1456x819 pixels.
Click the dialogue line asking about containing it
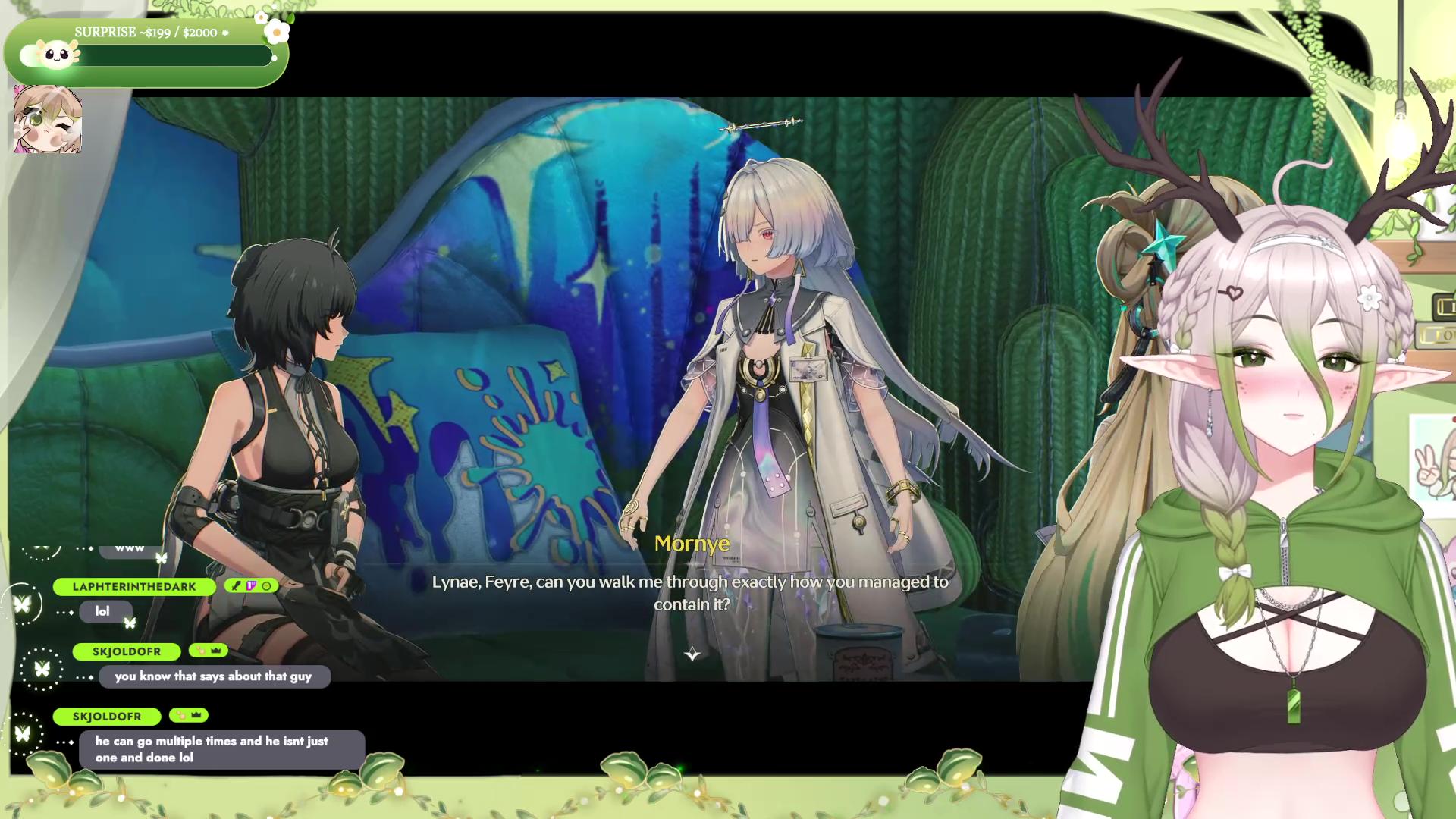pos(691,591)
